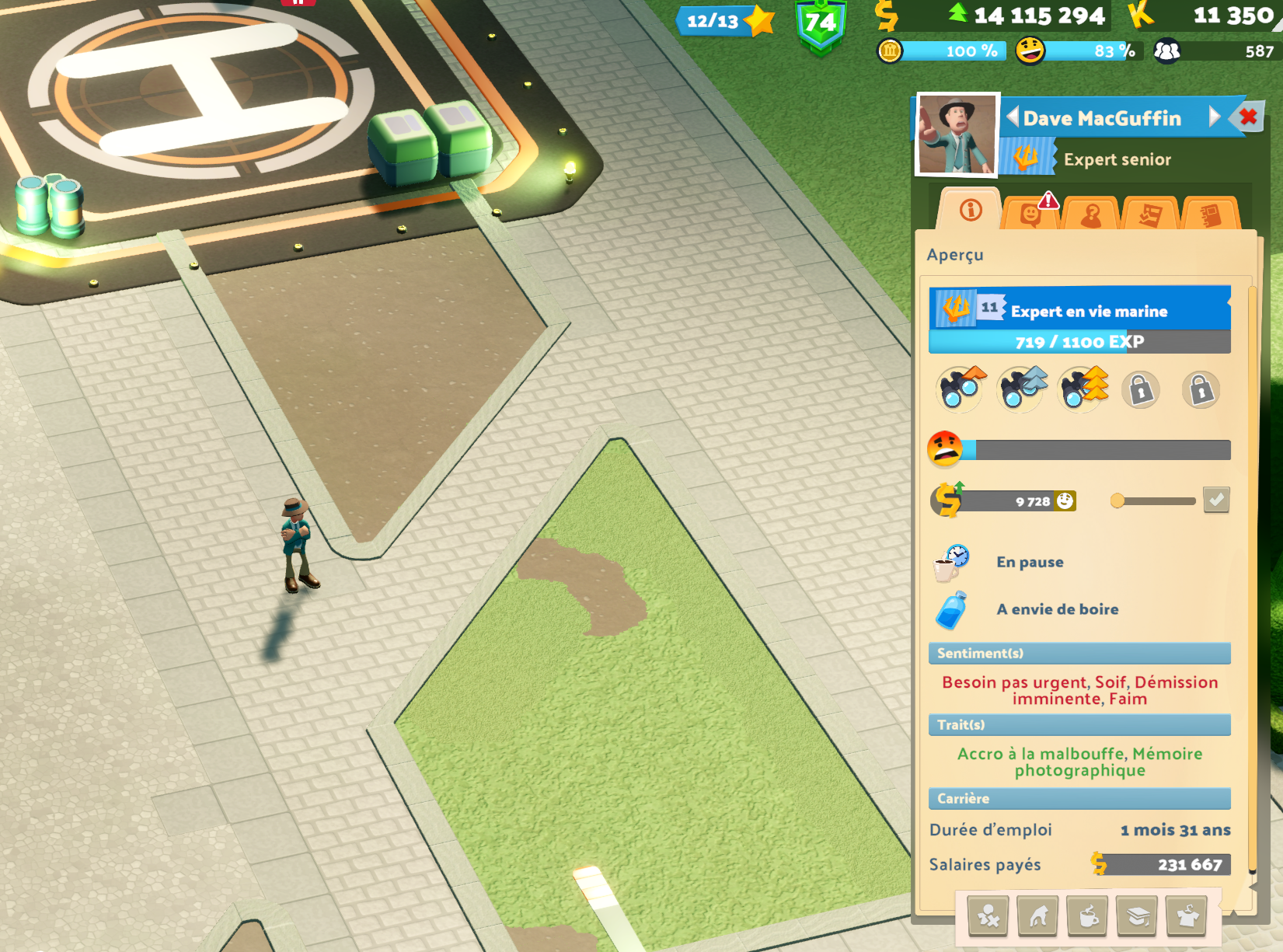Viewport: 1283px width, 952px height.
Task: Confirm salary with the checkmark box
Action: tap(1216, 500)
